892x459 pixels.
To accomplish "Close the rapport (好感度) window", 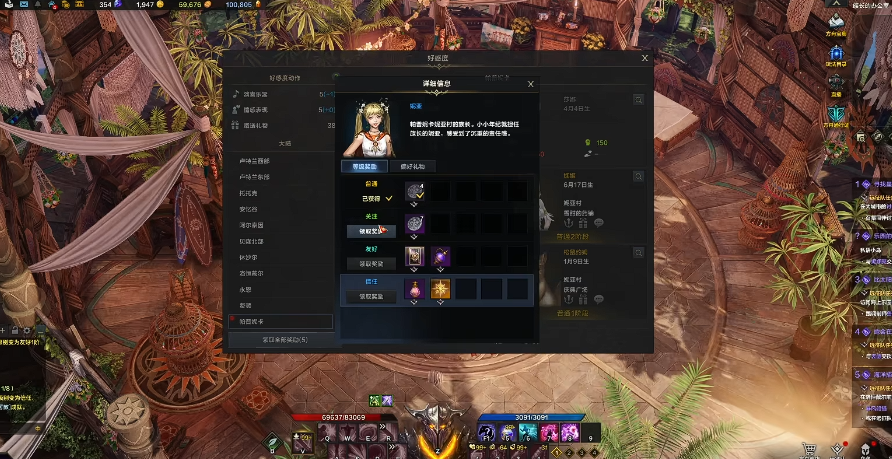I will pyautogui.click(x=644, y=59).
